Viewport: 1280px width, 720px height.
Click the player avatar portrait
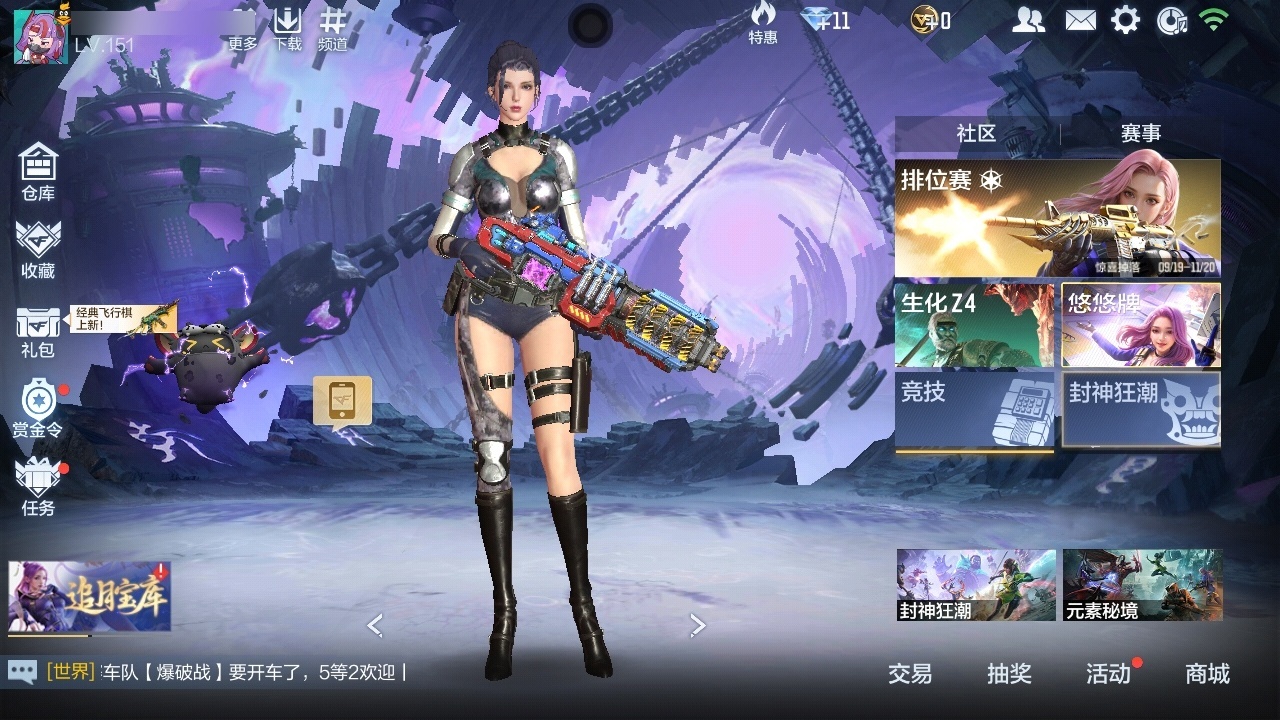41,37
